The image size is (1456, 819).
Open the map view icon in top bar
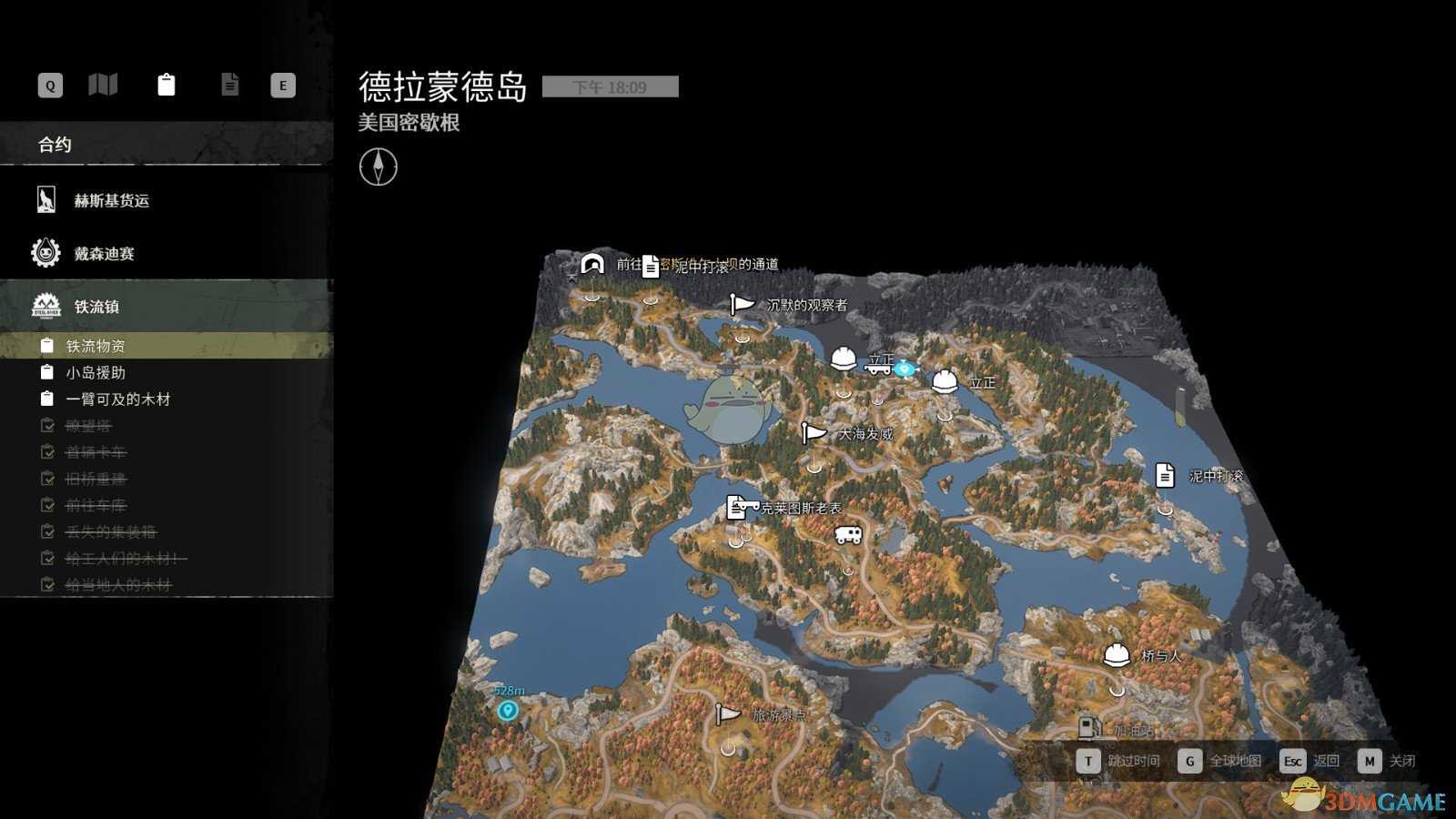(103, 84)
